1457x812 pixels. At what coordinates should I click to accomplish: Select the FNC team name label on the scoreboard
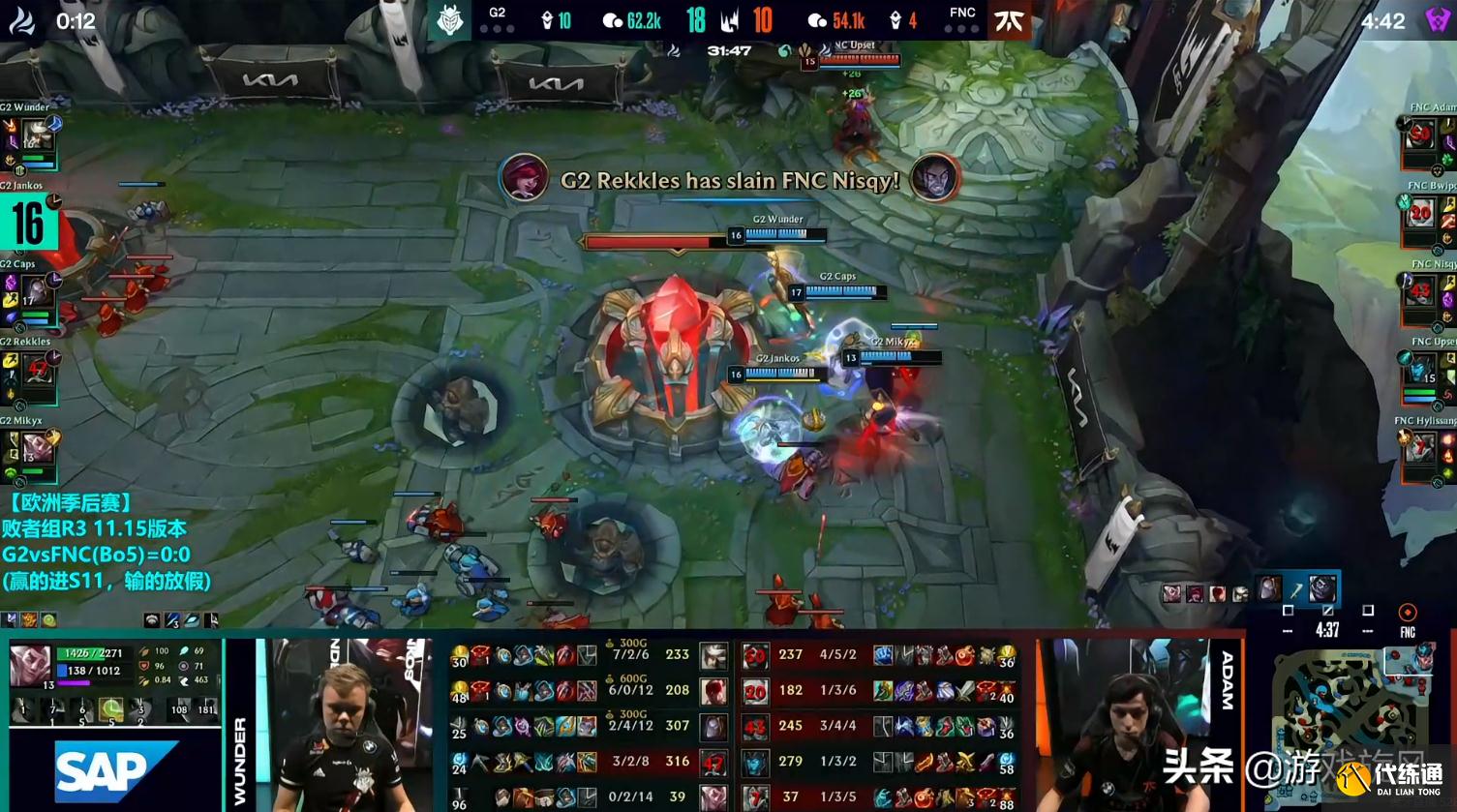pos(962,13)
